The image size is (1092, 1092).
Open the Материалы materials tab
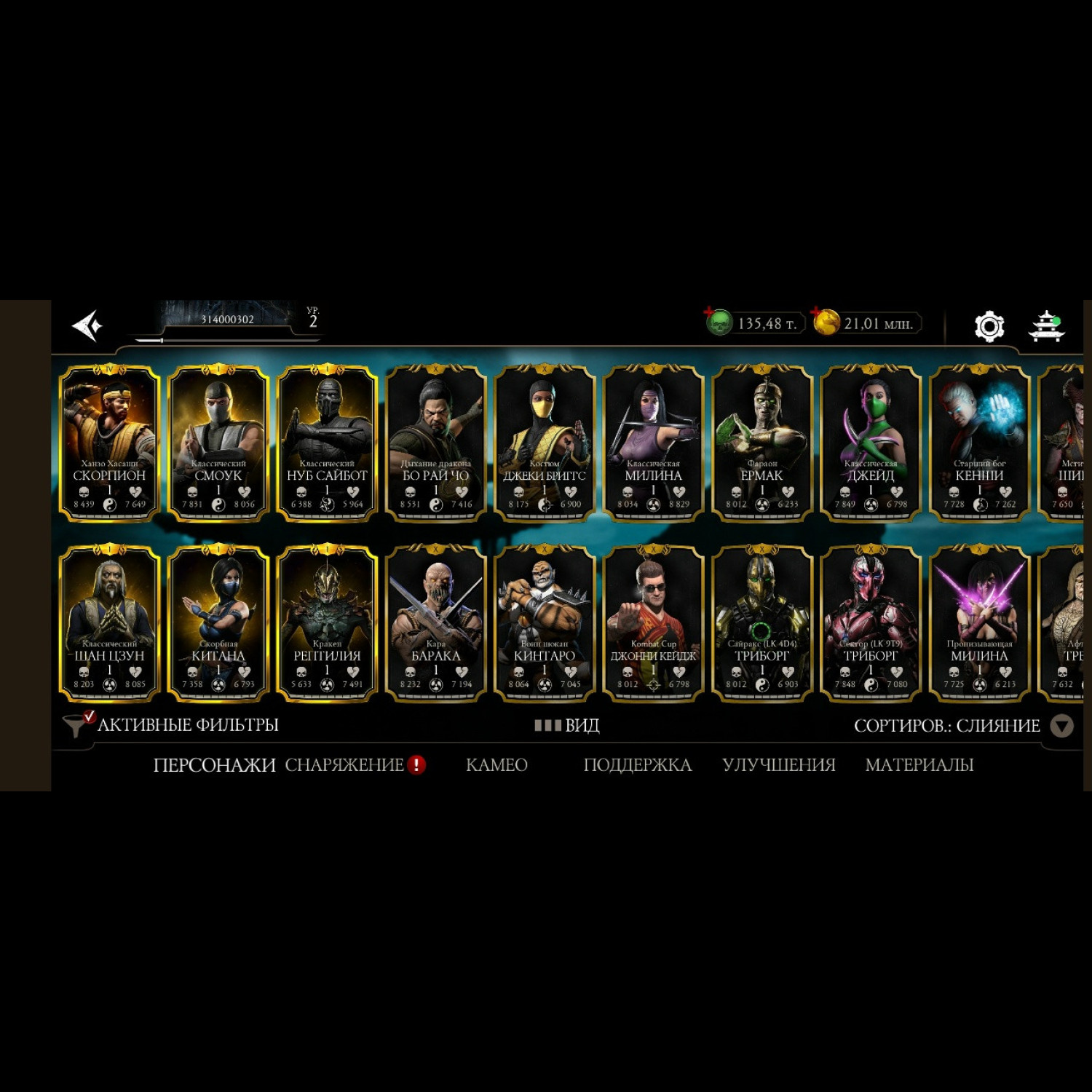(919, 764)
